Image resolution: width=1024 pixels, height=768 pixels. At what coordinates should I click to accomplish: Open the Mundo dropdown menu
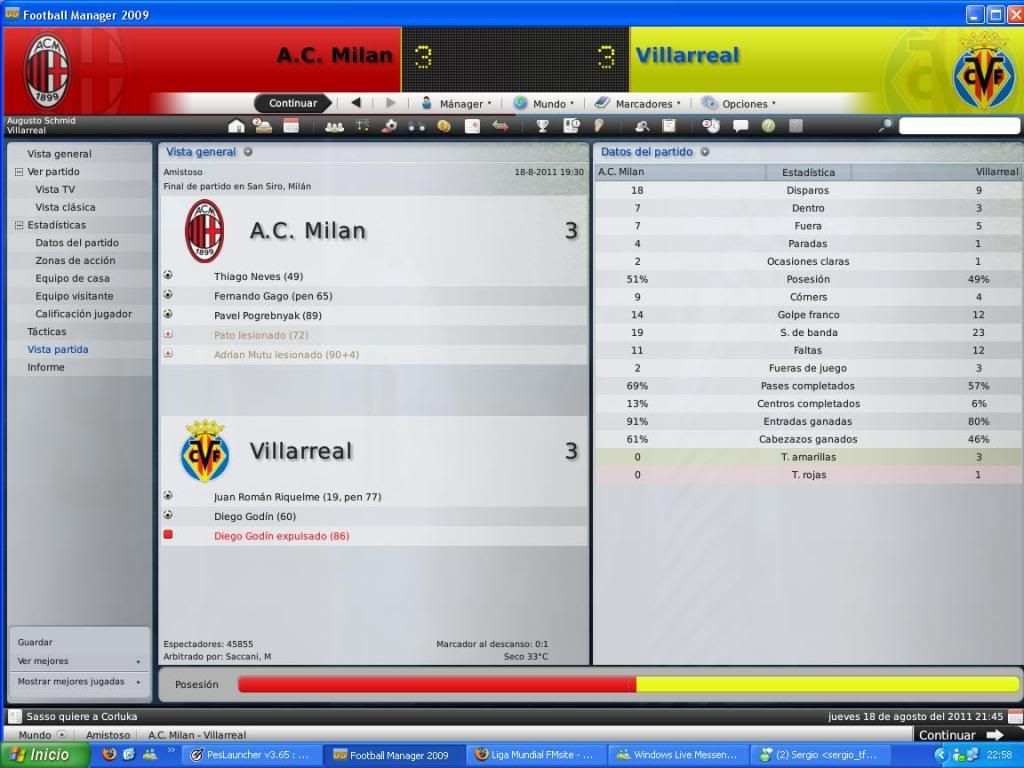545,103
